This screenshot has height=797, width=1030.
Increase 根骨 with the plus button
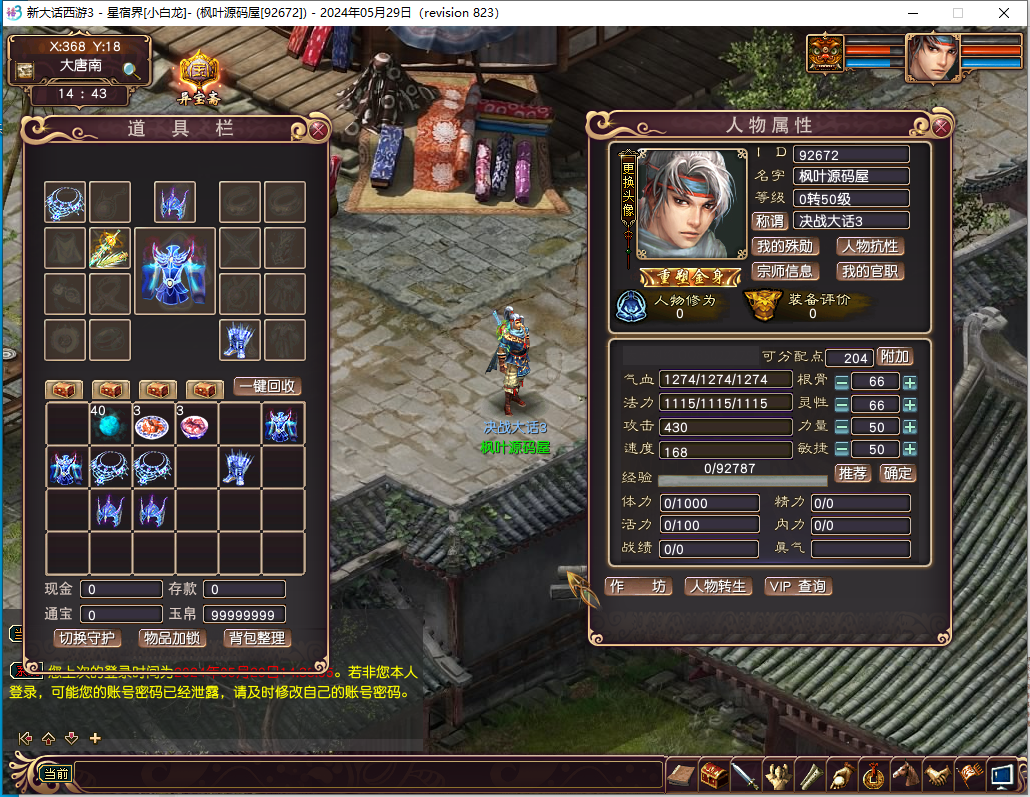click(x=910, y=382)
